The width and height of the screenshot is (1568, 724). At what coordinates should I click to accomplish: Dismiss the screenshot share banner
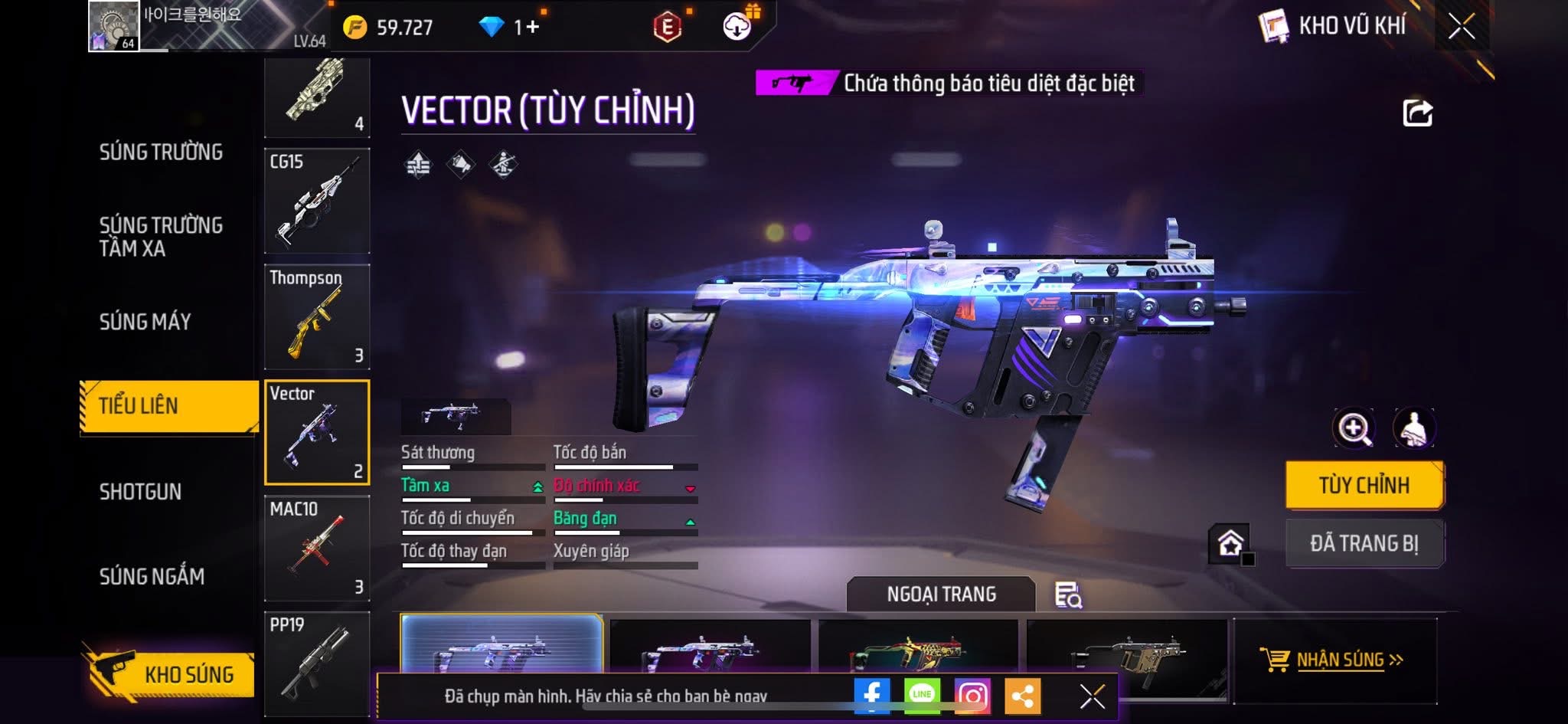pos(1092,696)
